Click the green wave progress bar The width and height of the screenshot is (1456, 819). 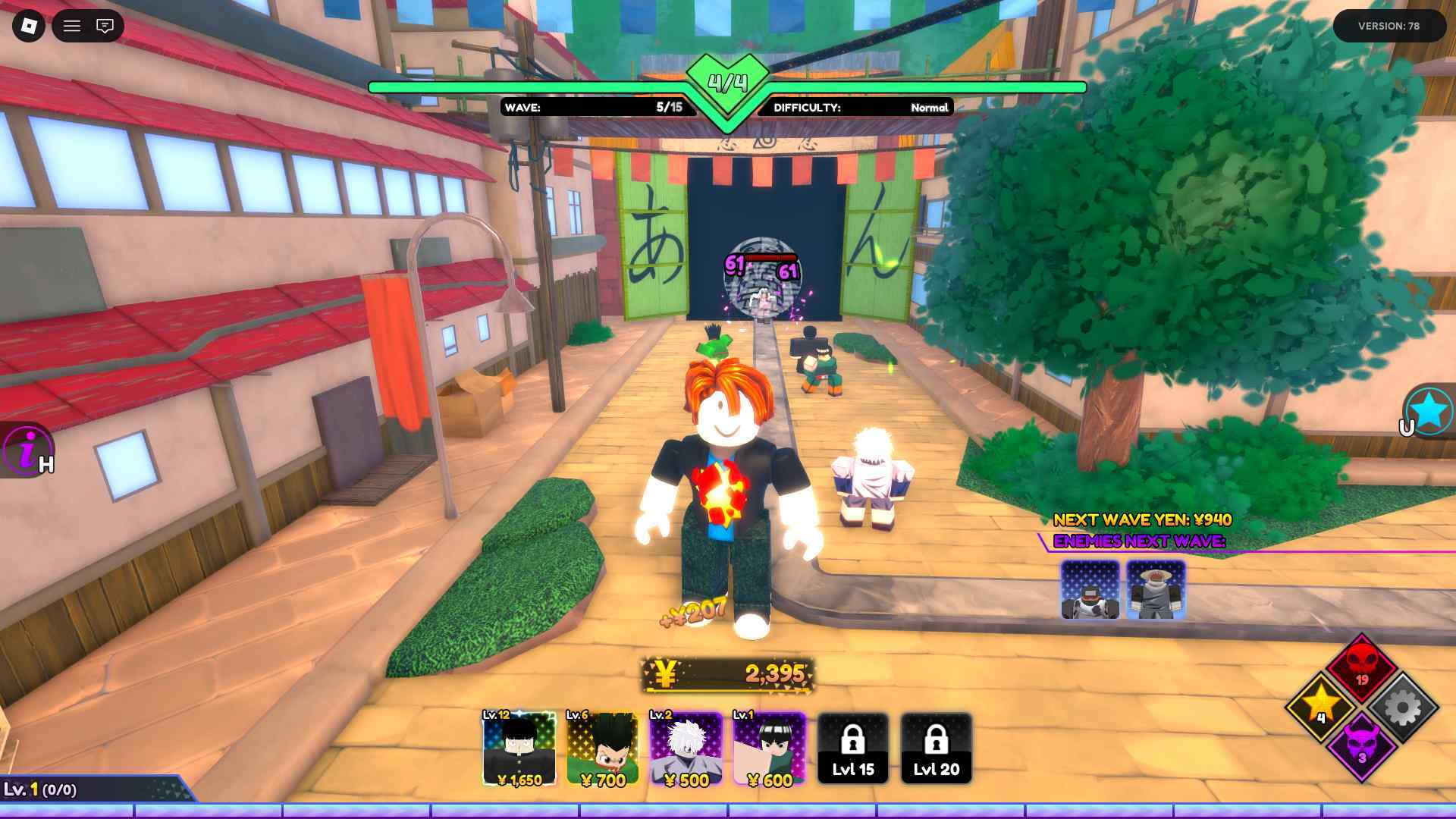(531, 86)
